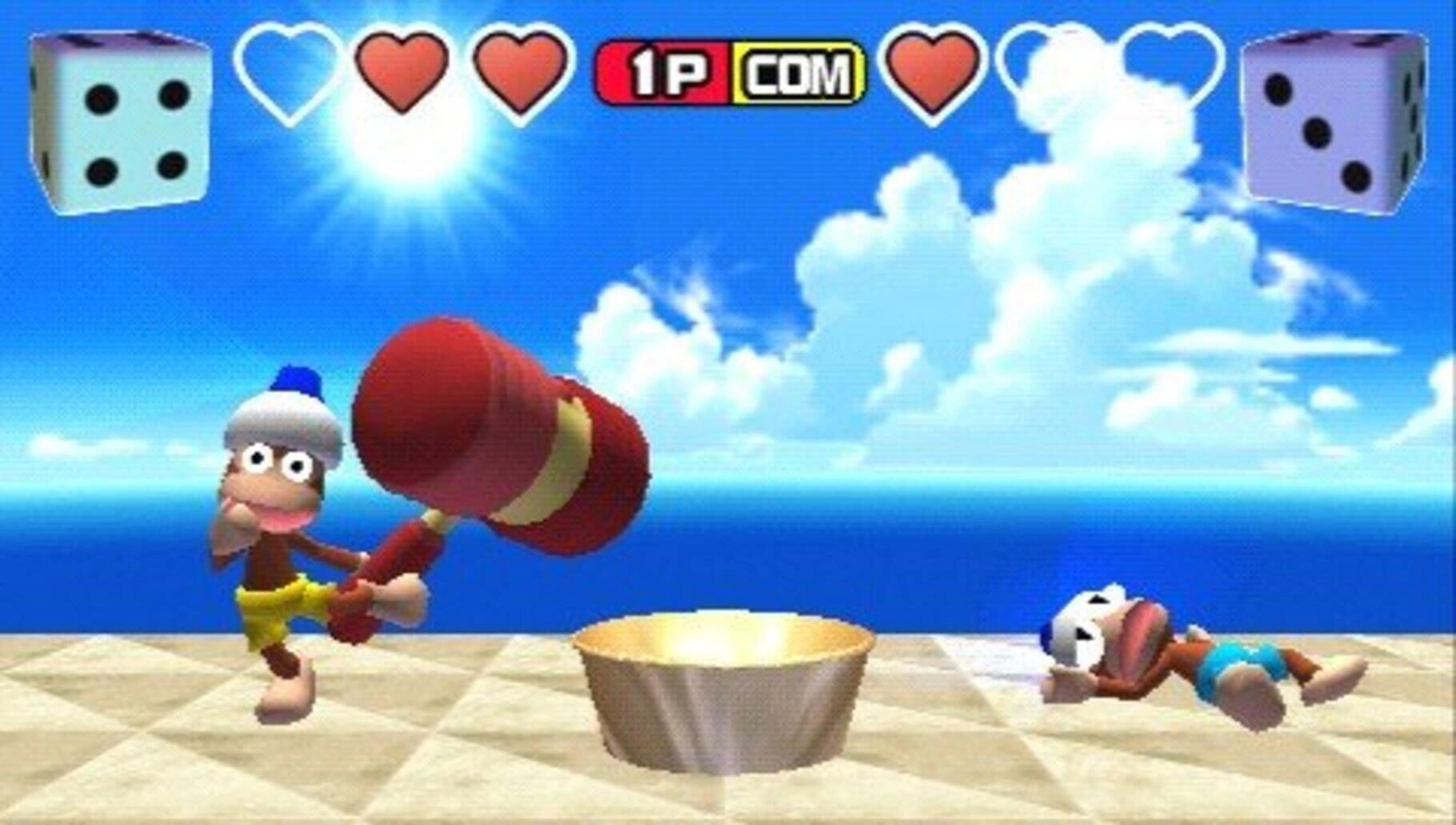Select the opponent's die showing three
The image size is (1456, 825).
coord(1332,122)
